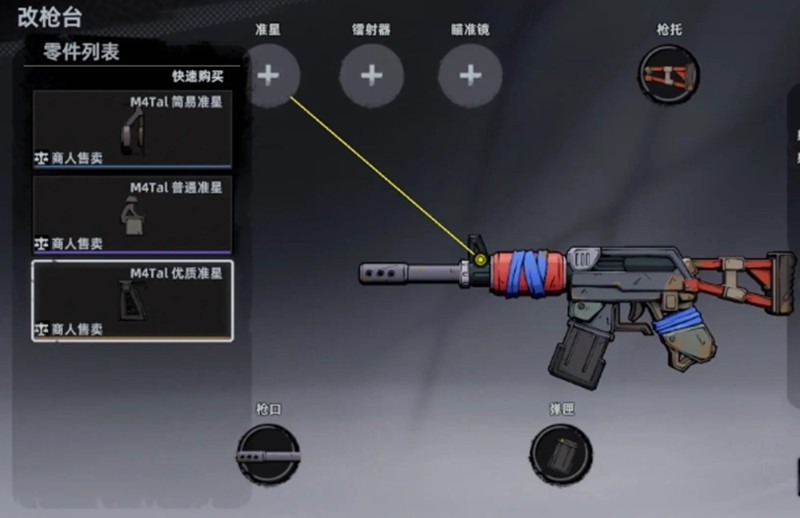Open the empty 准星 front sight slot
Viewport: 800px width, 518px height.
268,74
